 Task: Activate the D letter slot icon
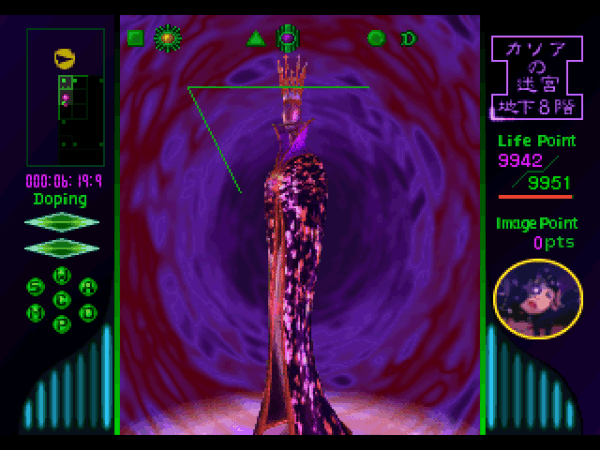tap(408, 39)
